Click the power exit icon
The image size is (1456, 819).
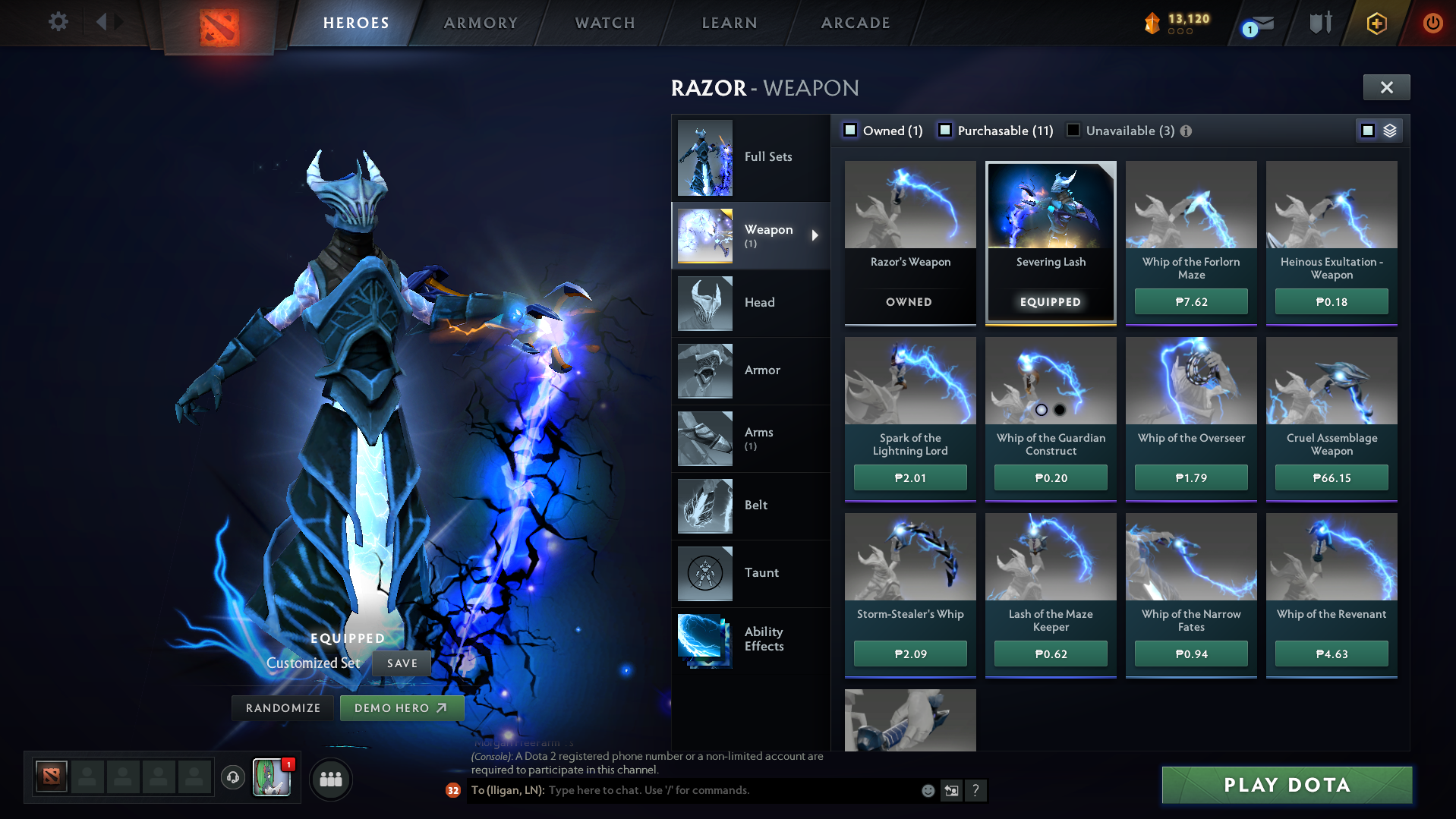pyautogui.click(x=1432, y=23)
